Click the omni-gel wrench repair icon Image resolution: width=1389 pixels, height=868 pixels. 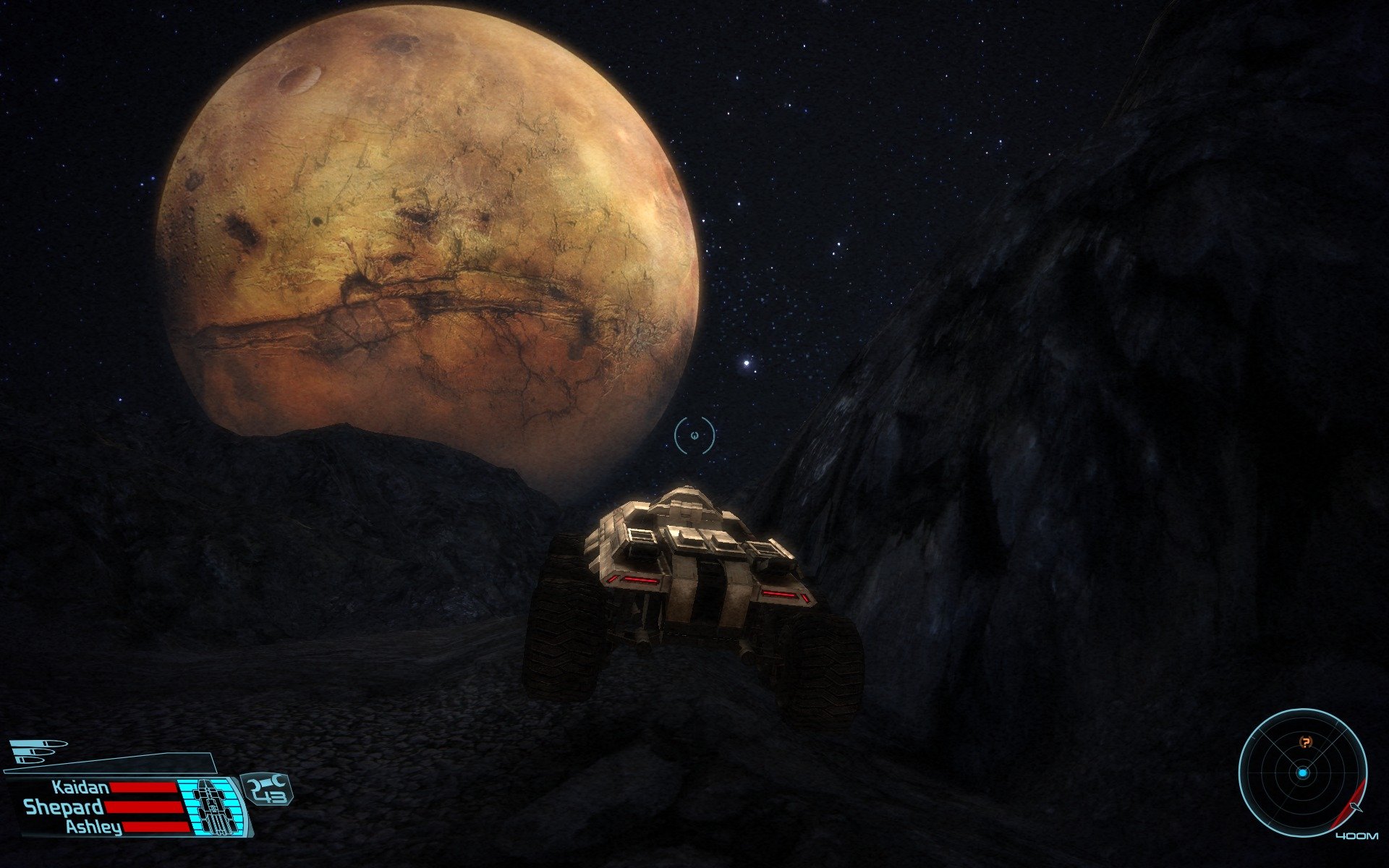pos(267,783)
